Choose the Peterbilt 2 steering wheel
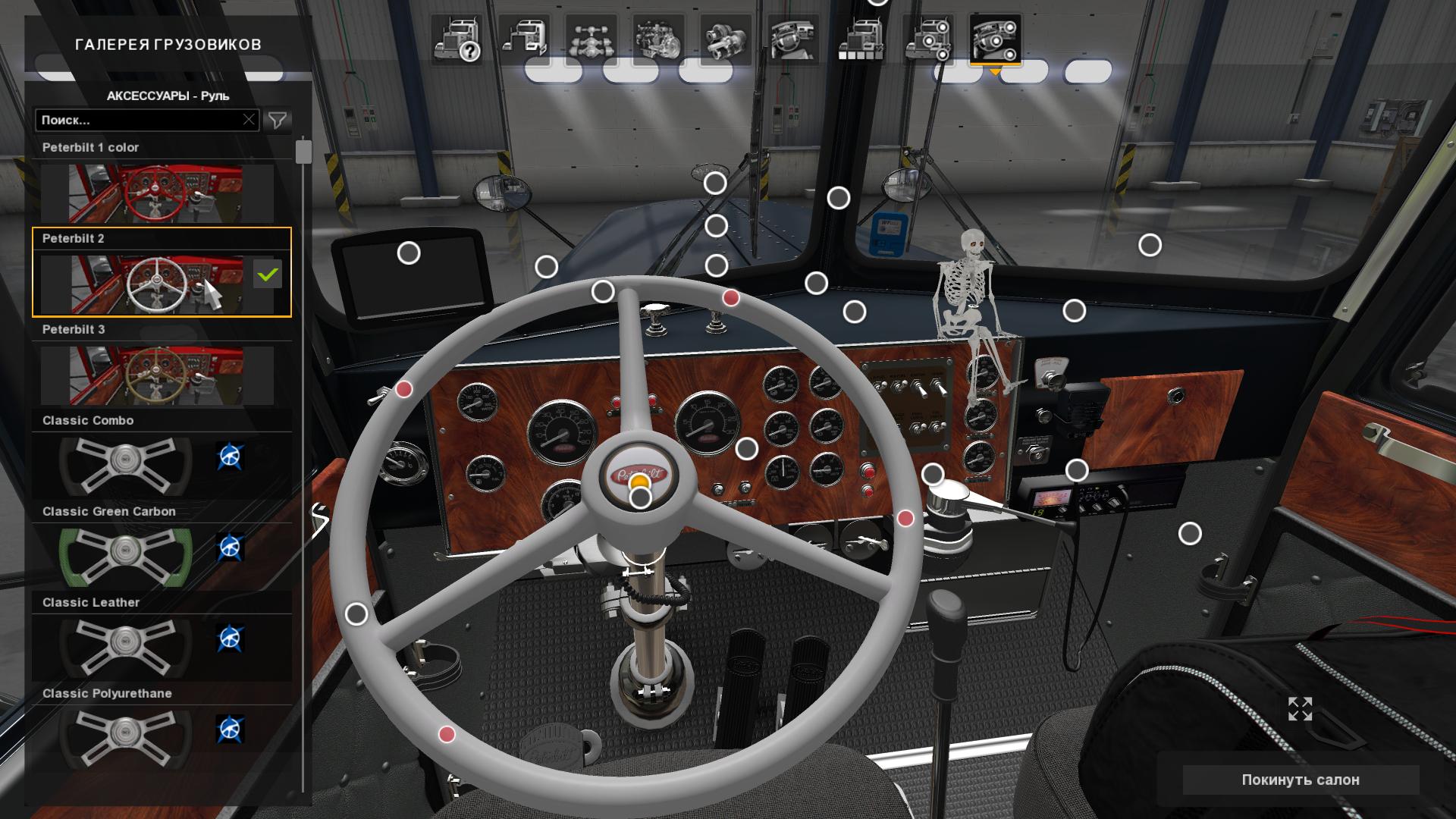Screen dimensions: 1456x819 157,284
